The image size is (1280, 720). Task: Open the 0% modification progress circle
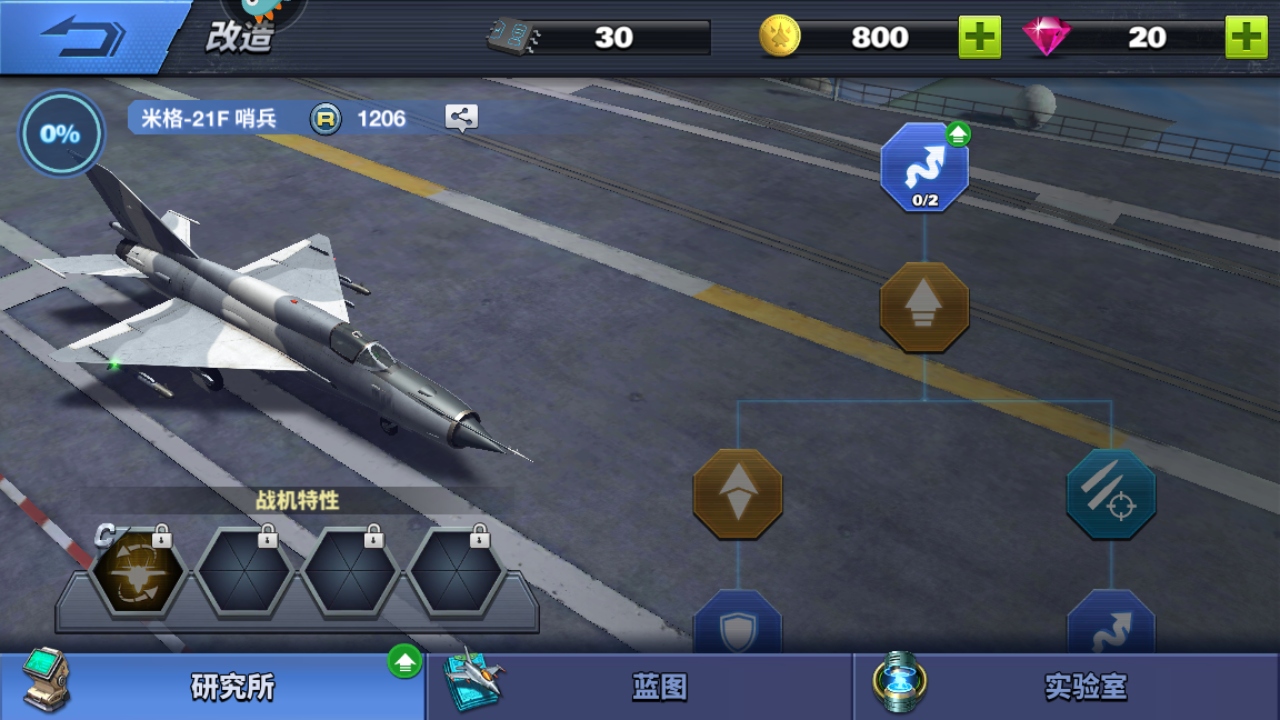(61, 134)
